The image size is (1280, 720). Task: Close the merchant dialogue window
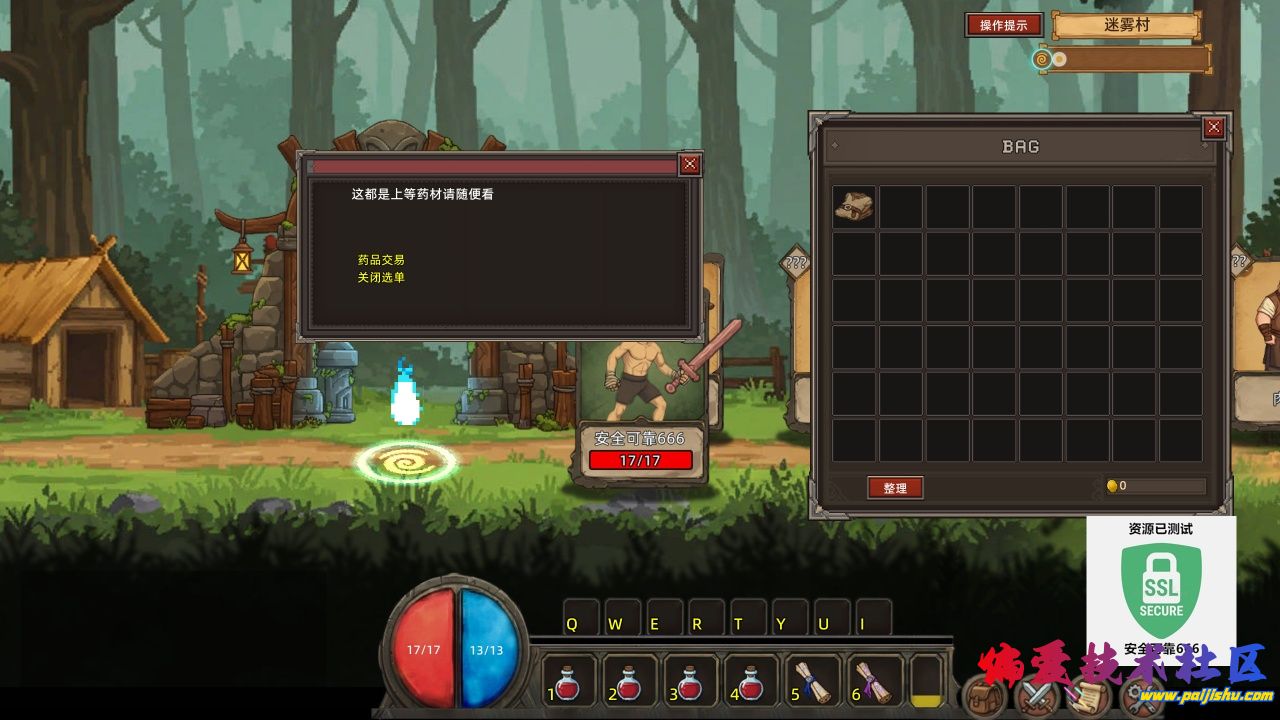point(690,165)
